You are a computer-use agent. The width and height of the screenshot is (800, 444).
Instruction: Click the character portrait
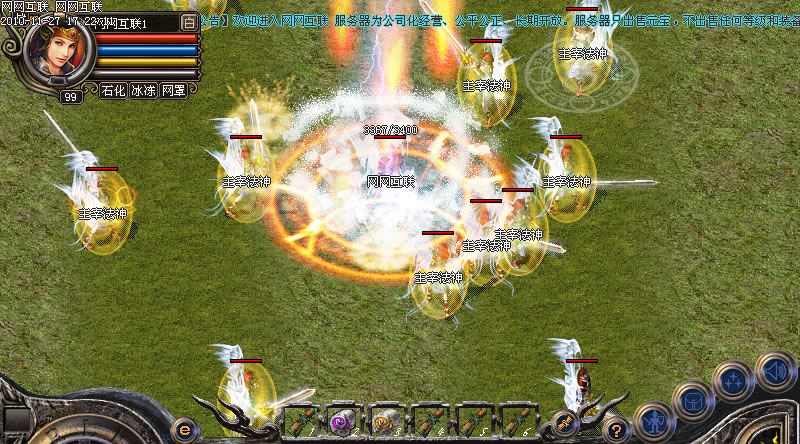point(58,52)
